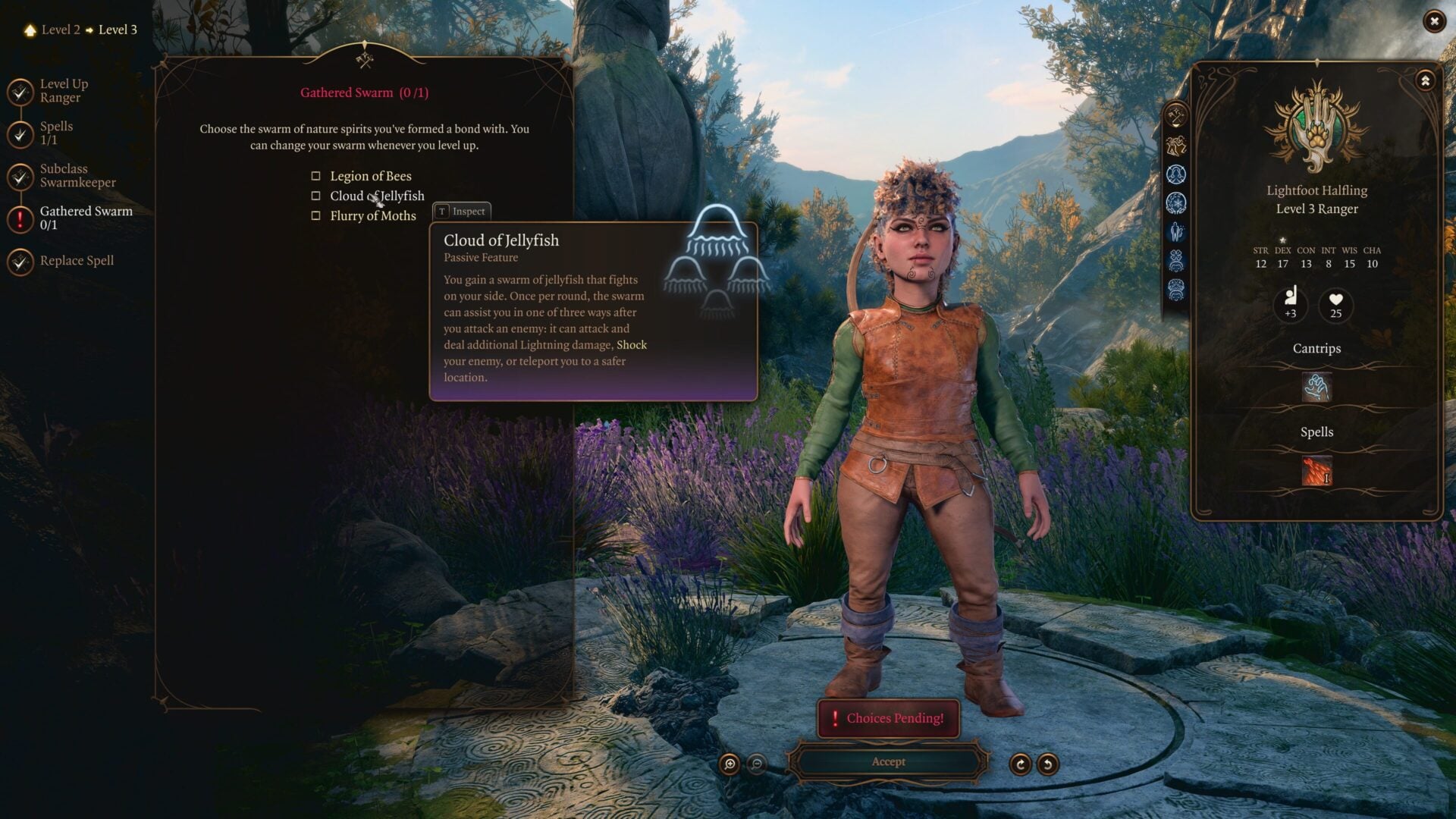Zoom out from the character model
The image size is (1456, 819).
[756, 764]
